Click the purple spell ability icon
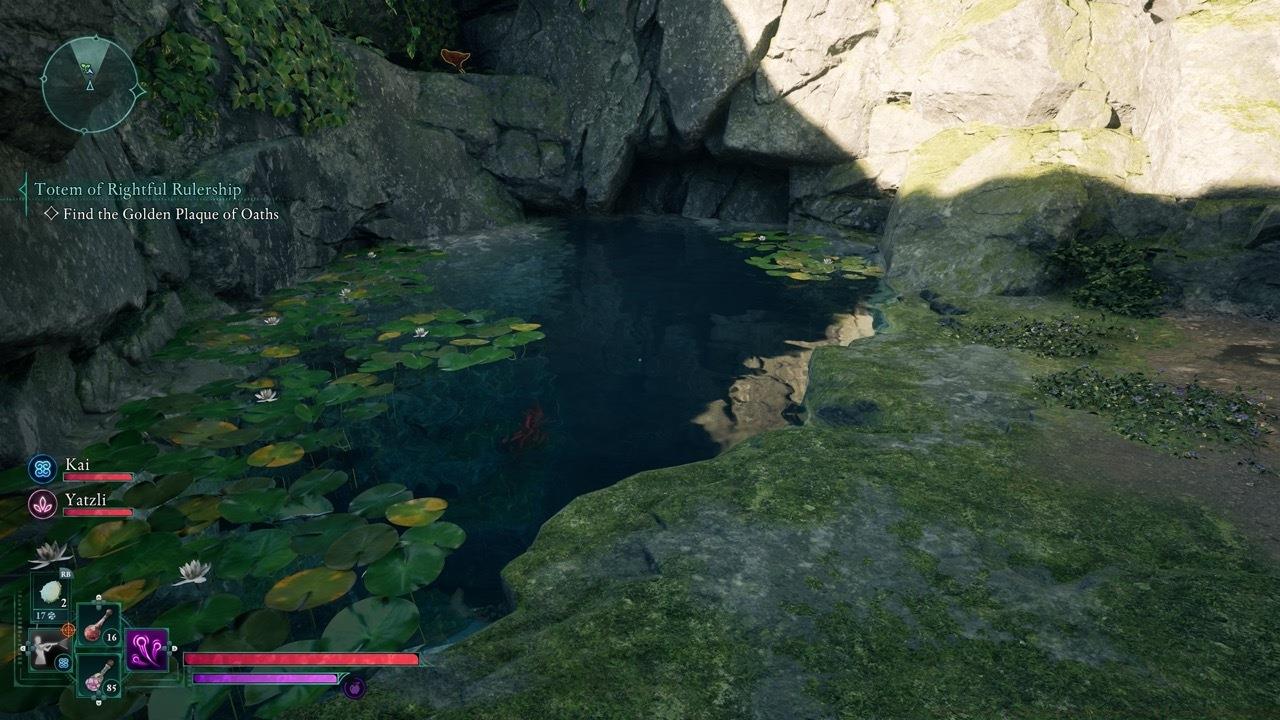Viewport: 1280px width, 720px height. click(x=146, y=651)
